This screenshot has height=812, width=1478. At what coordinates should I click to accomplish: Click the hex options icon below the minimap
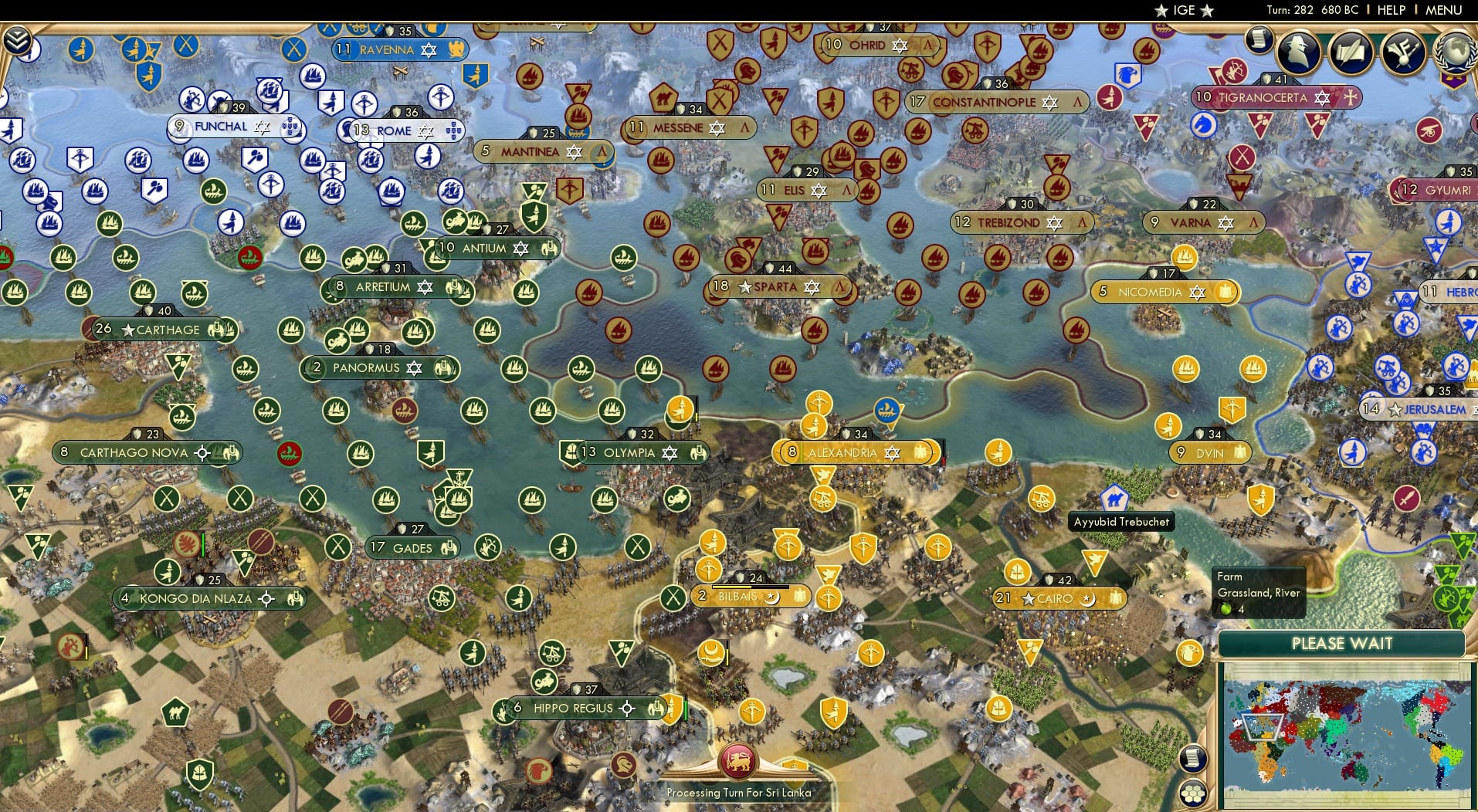pos(1193,793)
